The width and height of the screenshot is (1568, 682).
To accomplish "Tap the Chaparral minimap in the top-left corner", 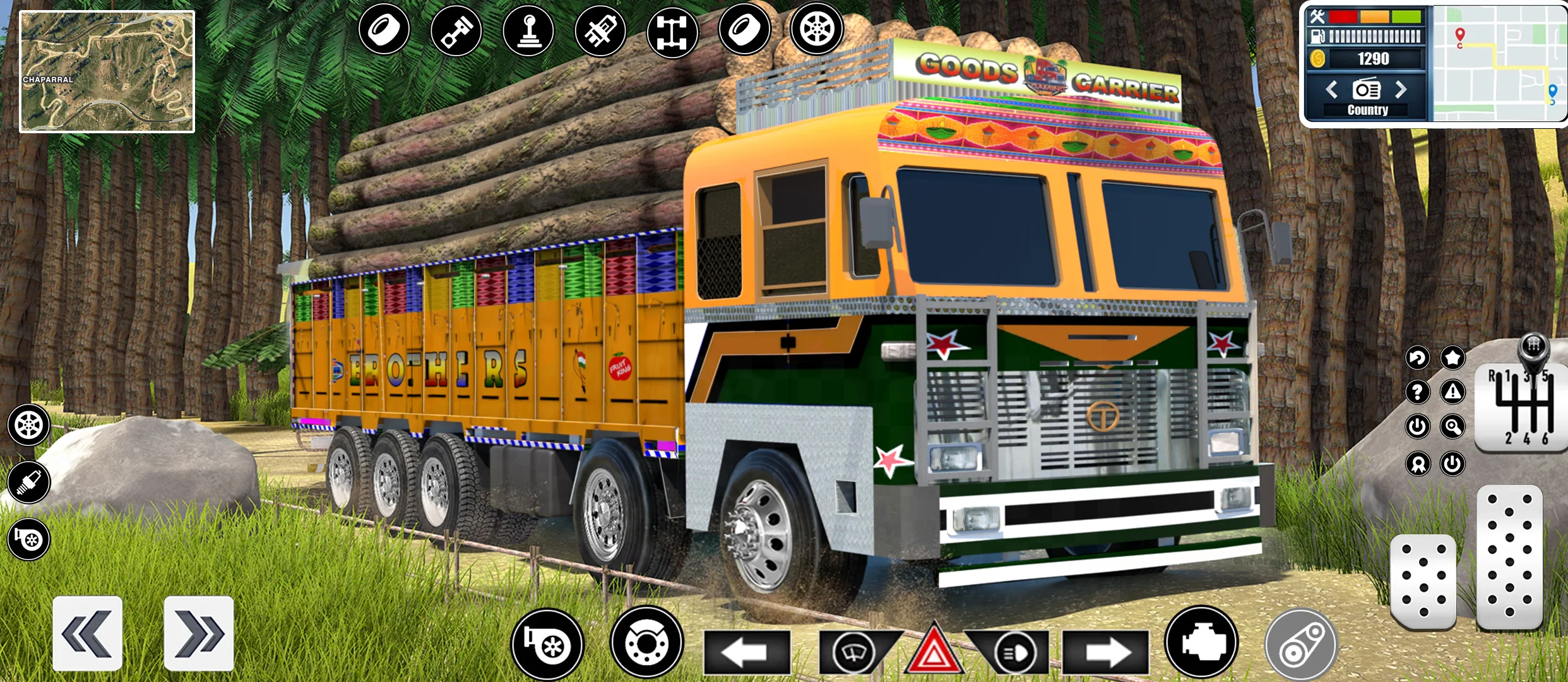I will point(107,69).
